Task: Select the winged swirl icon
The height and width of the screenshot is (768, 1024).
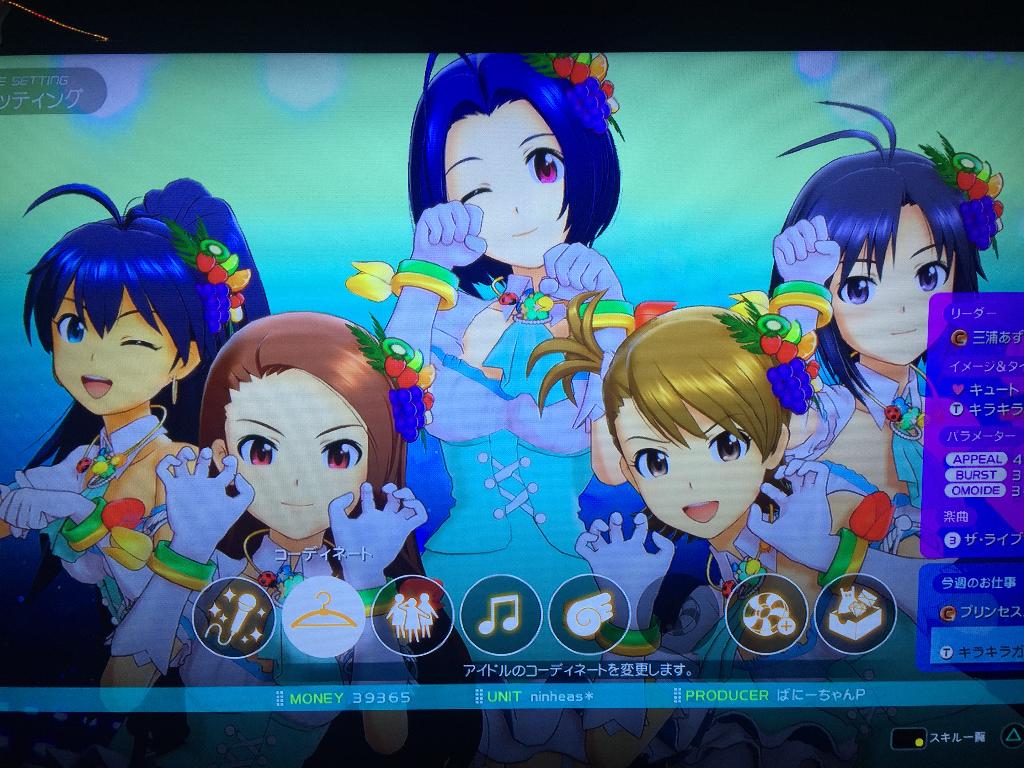Action: coord(589,617)
